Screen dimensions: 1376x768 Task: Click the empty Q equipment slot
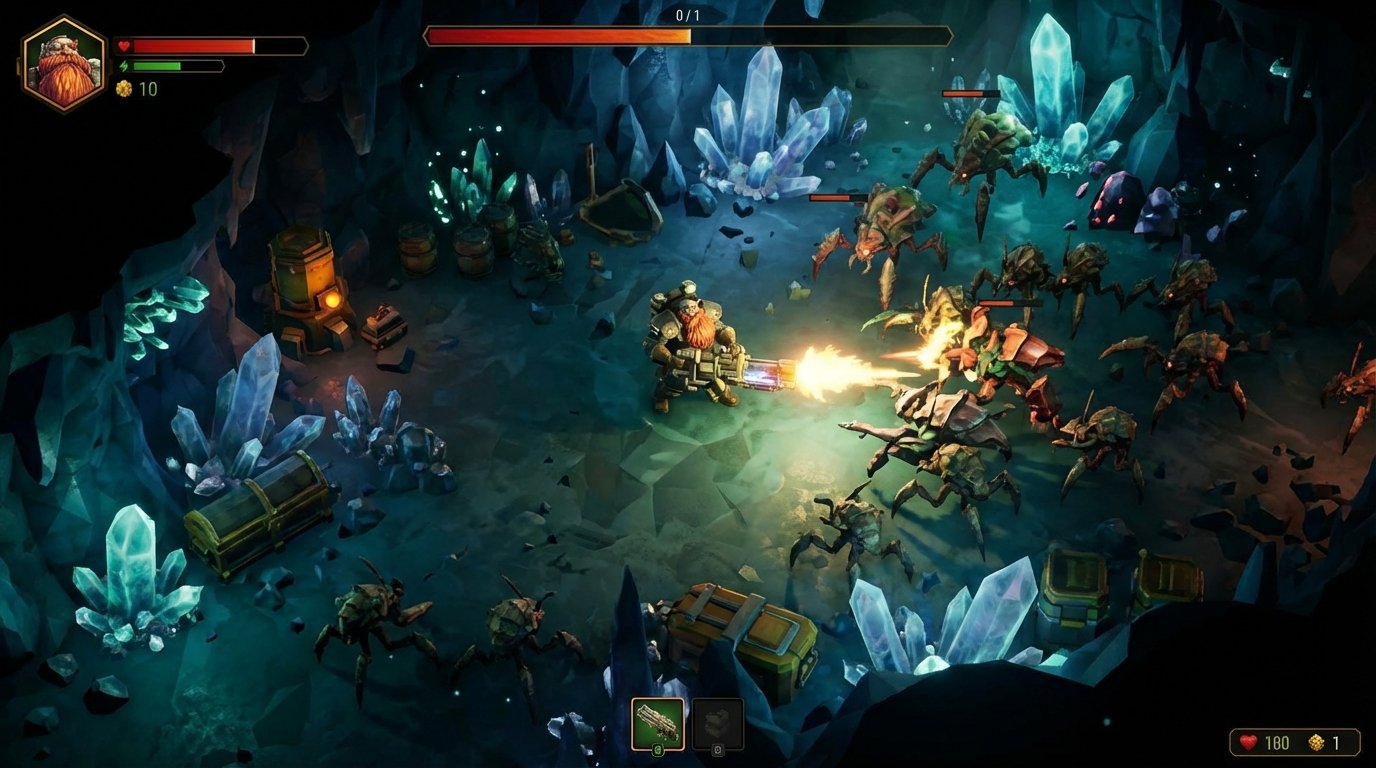pyautogui.click(x=718, y=722)
